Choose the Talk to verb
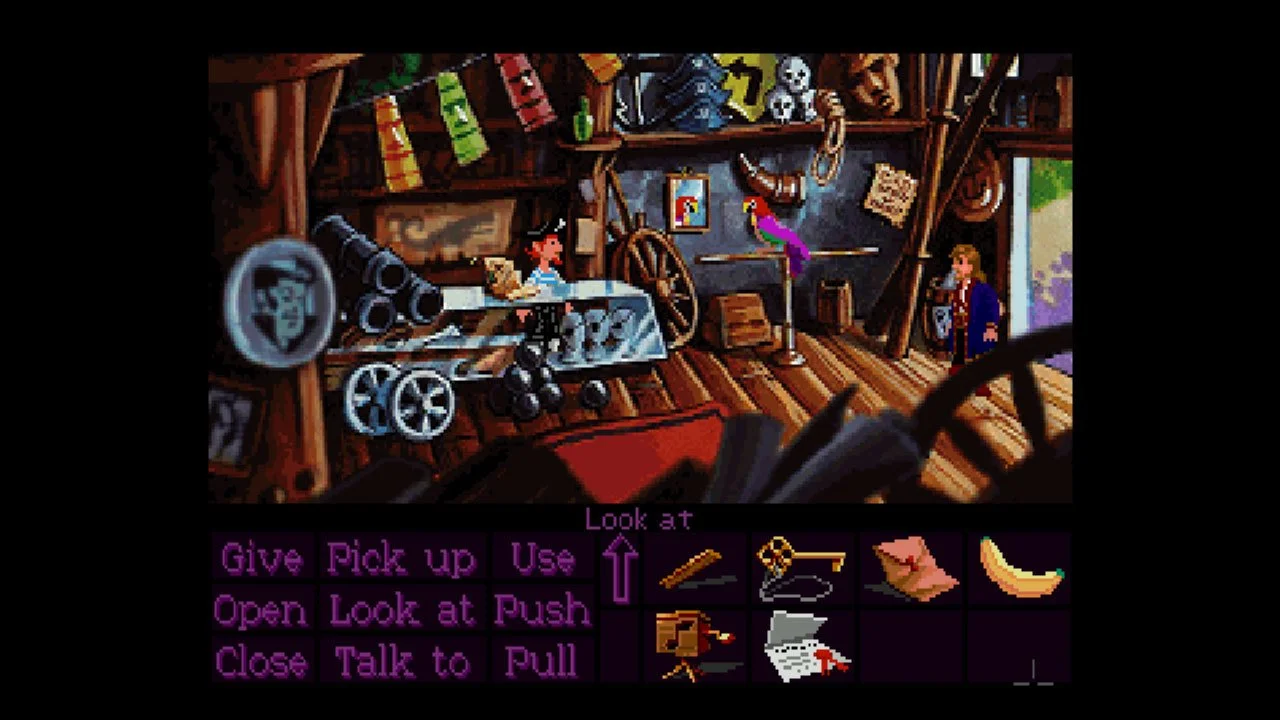The width and height of the screenshot is (1280, 720). 402,661
